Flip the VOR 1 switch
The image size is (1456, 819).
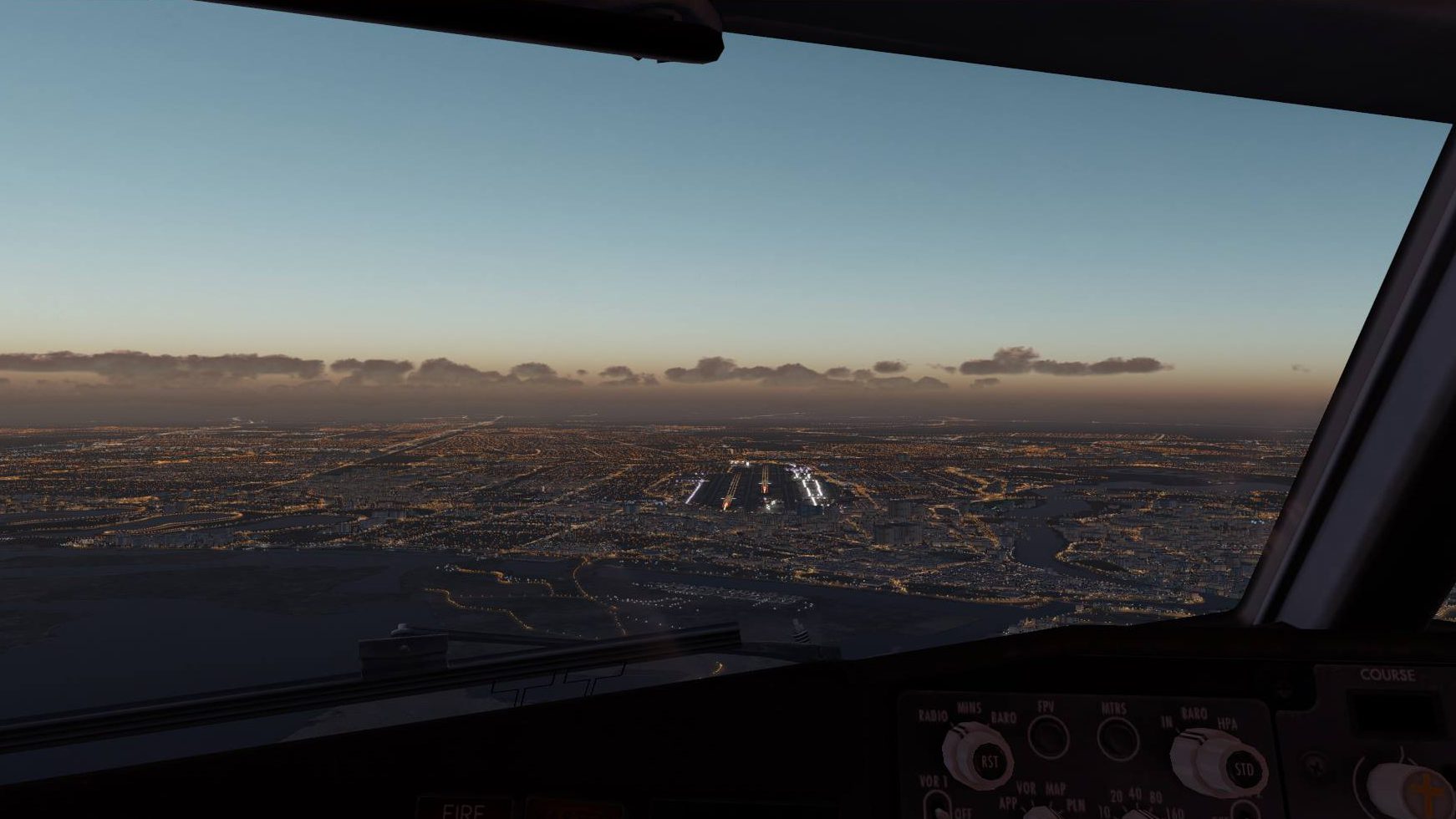938,805
